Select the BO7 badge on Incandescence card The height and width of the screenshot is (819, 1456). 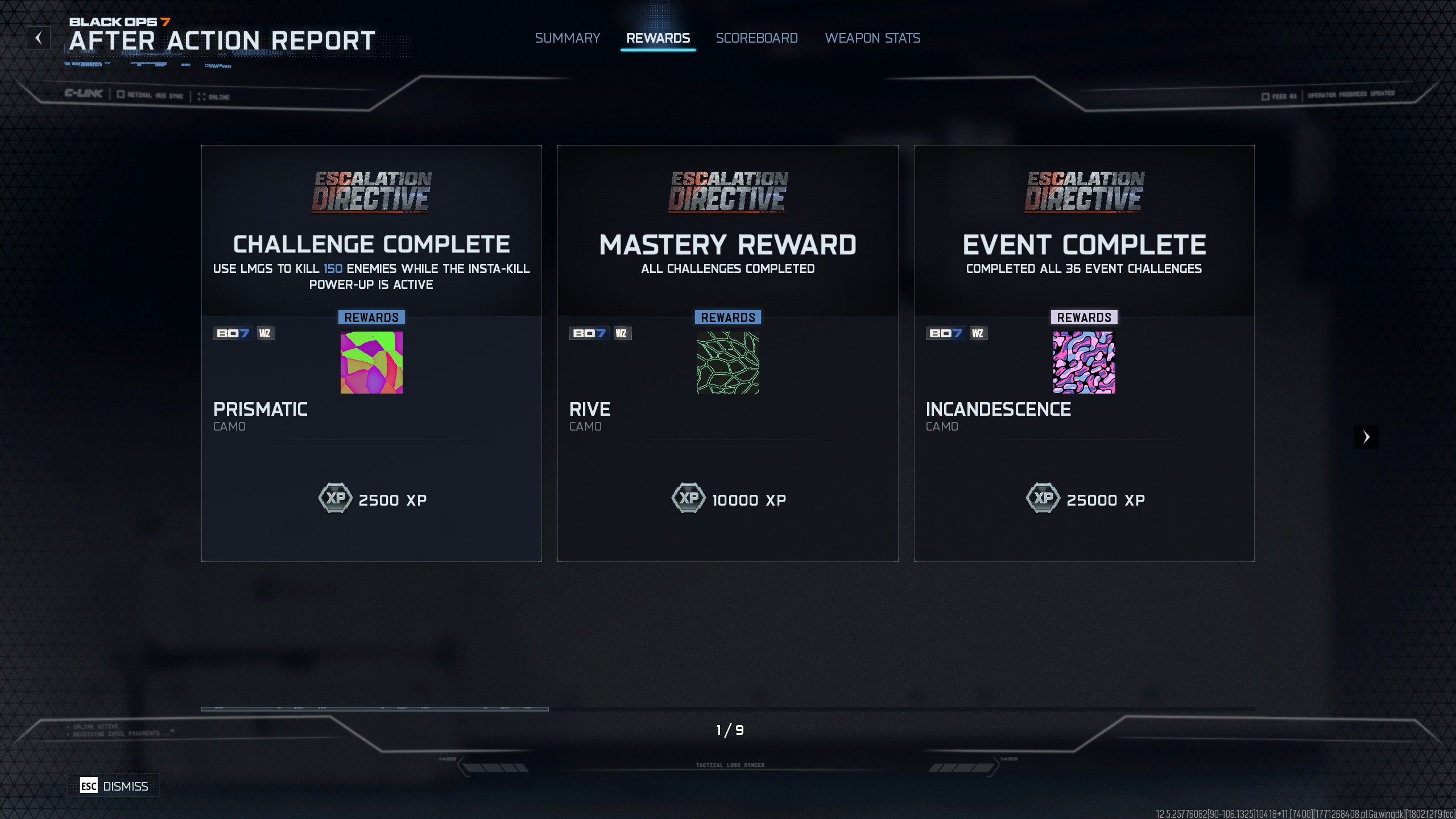(x=945, y=333)
